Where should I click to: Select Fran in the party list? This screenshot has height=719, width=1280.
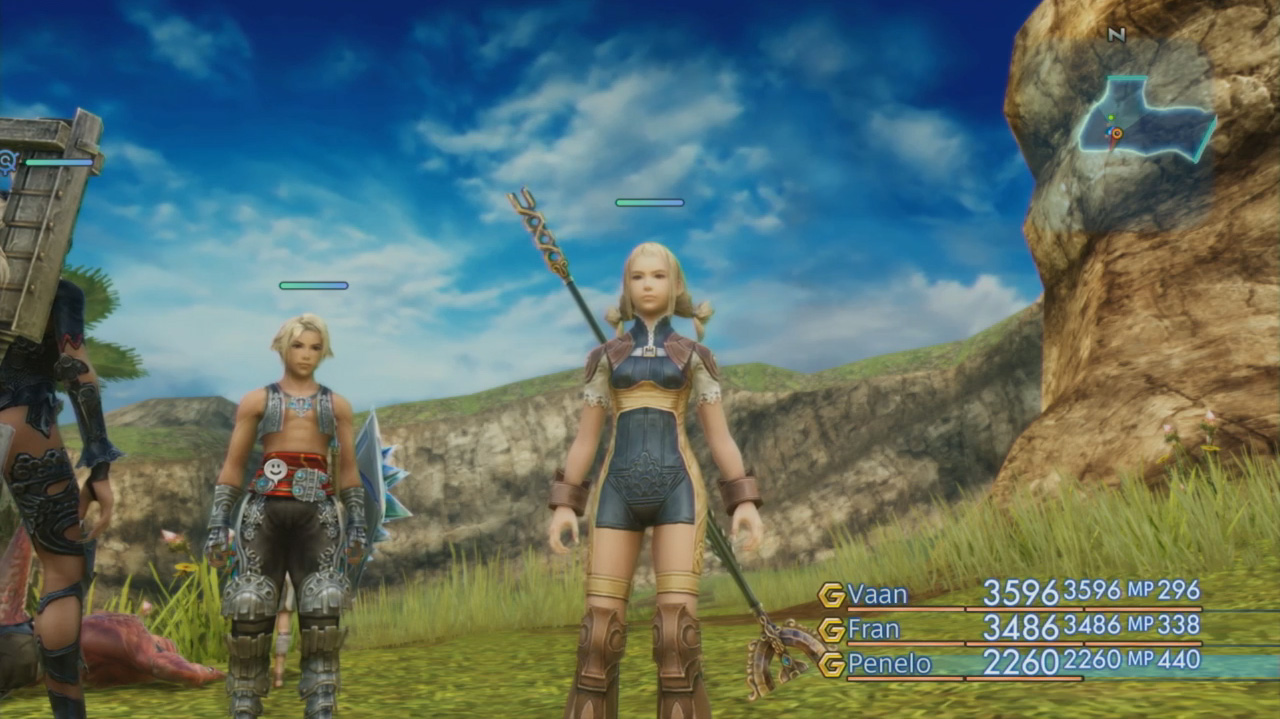coord(873,630)
